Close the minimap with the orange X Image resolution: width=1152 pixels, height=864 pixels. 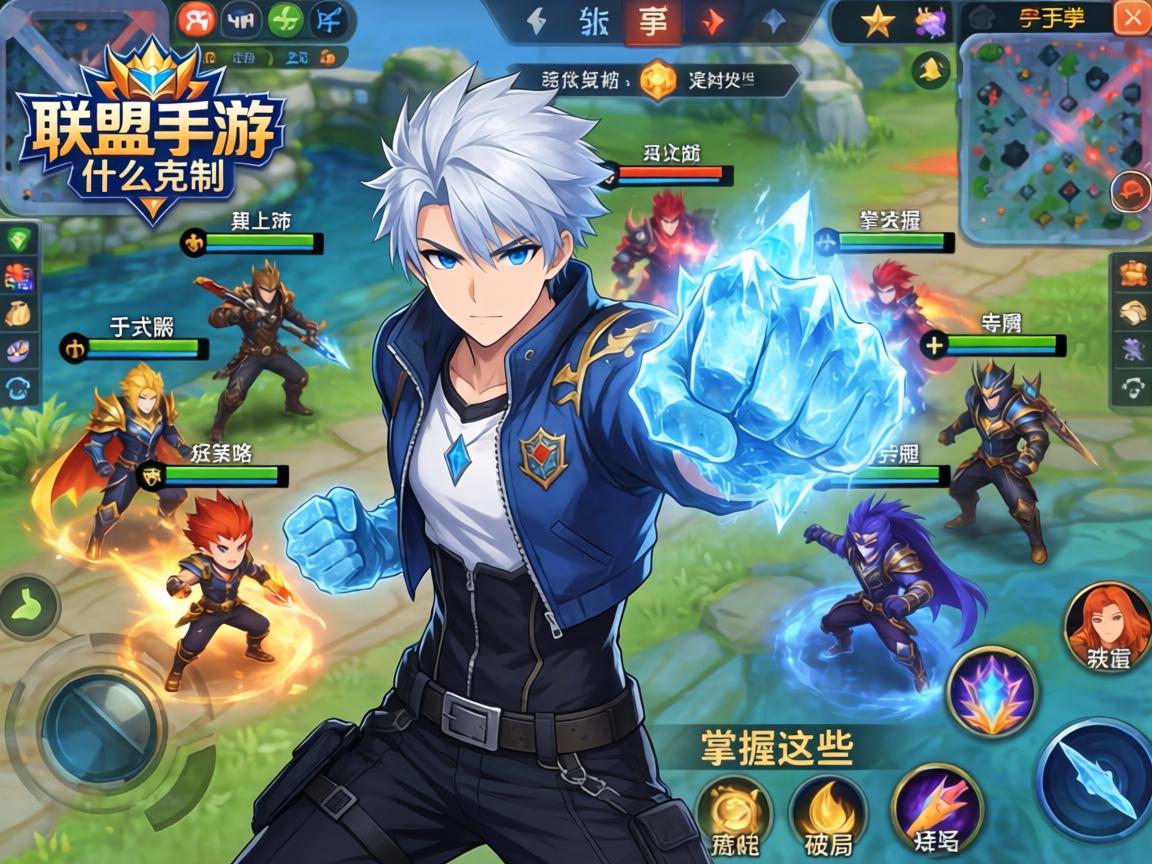coord(1131,18)
